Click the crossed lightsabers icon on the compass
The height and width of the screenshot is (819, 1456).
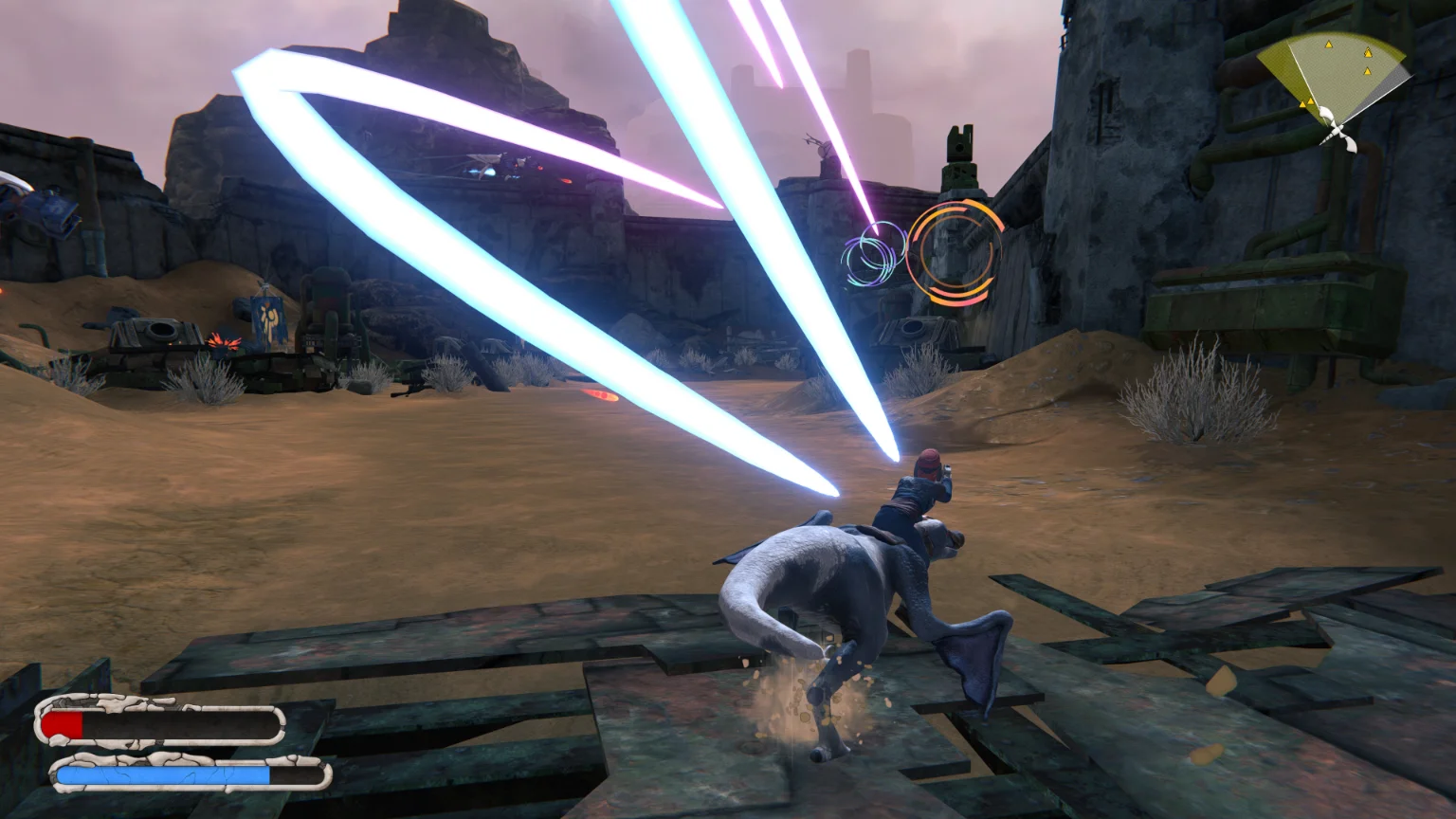click(x=1338, y=130)
